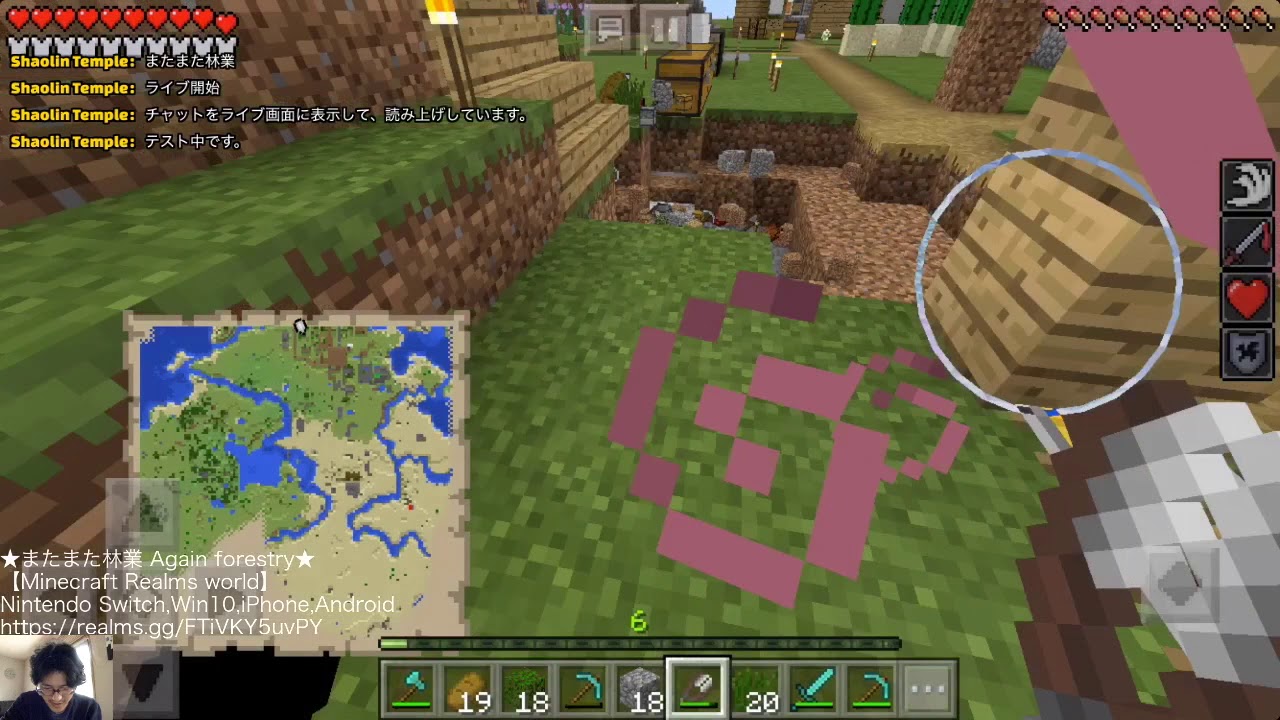
Task: Open the hotbar expander with three dots
Action: click(x=928, y=687)
